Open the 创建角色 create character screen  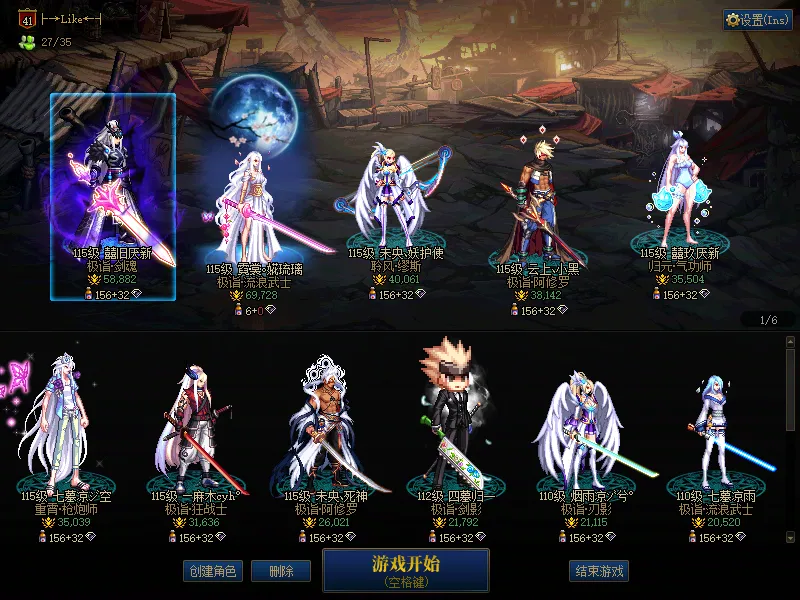[x=212, y=571]
